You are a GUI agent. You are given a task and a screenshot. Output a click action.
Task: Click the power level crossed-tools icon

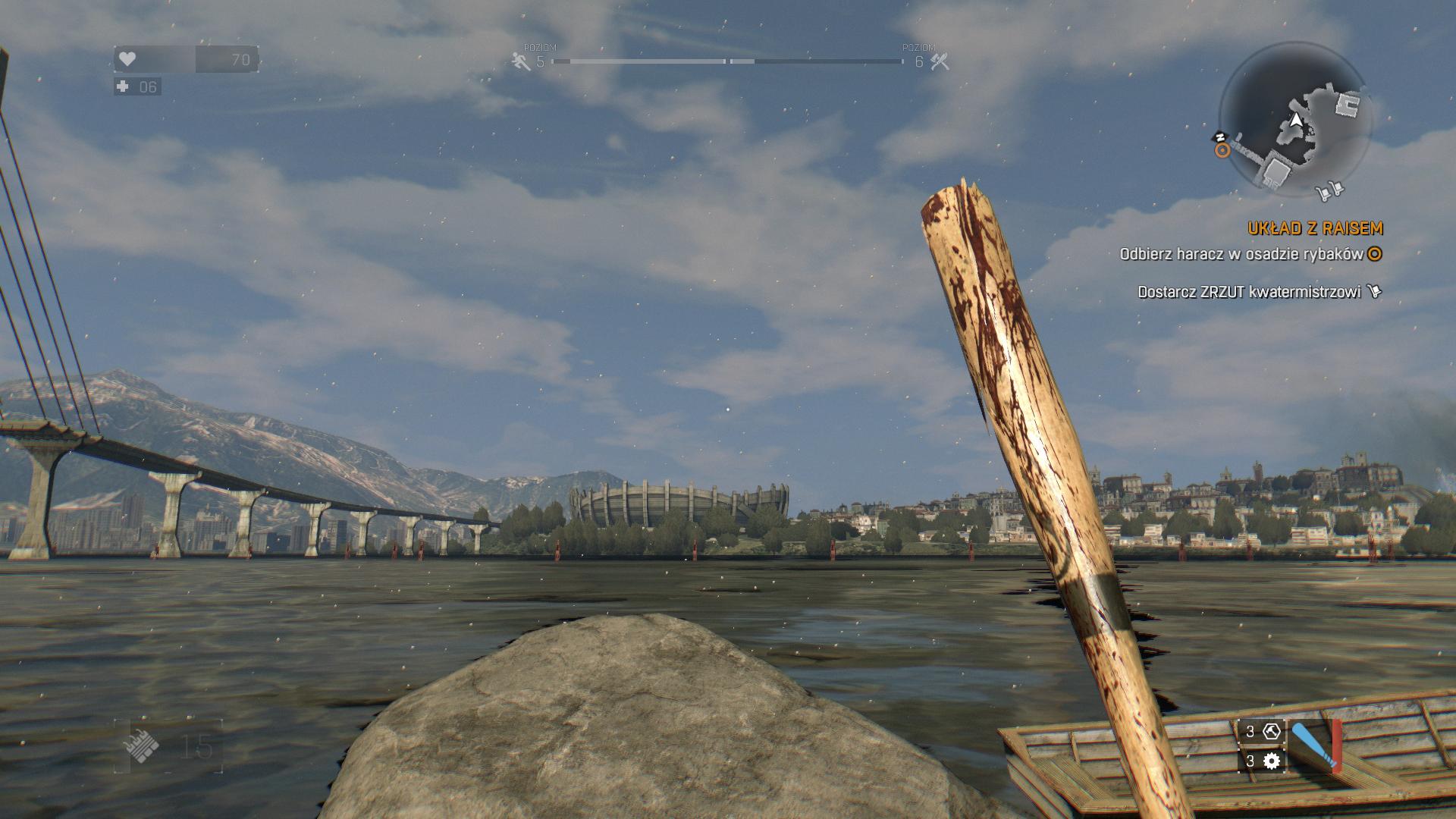pyautogui.click(x=940, y=61)
